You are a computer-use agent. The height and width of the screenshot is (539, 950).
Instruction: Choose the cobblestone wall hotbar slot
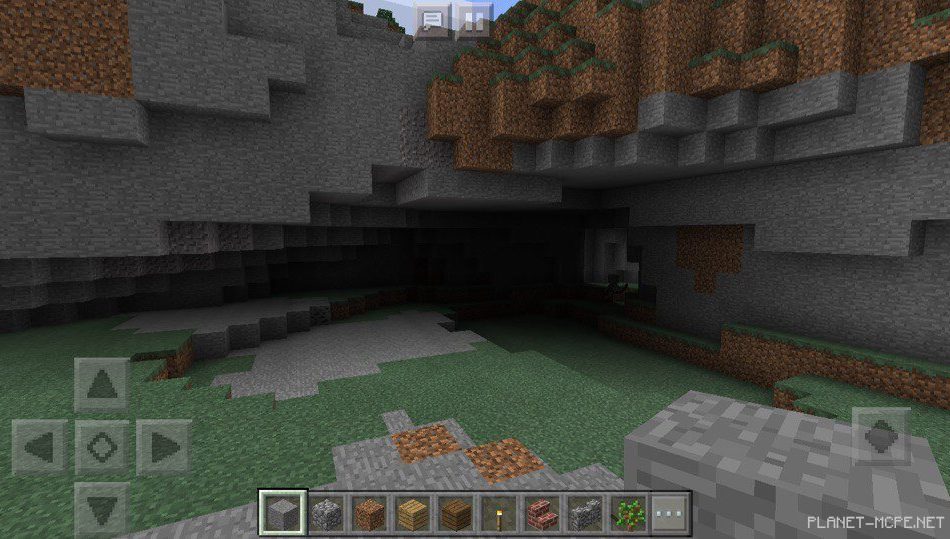tap(583, 514)
